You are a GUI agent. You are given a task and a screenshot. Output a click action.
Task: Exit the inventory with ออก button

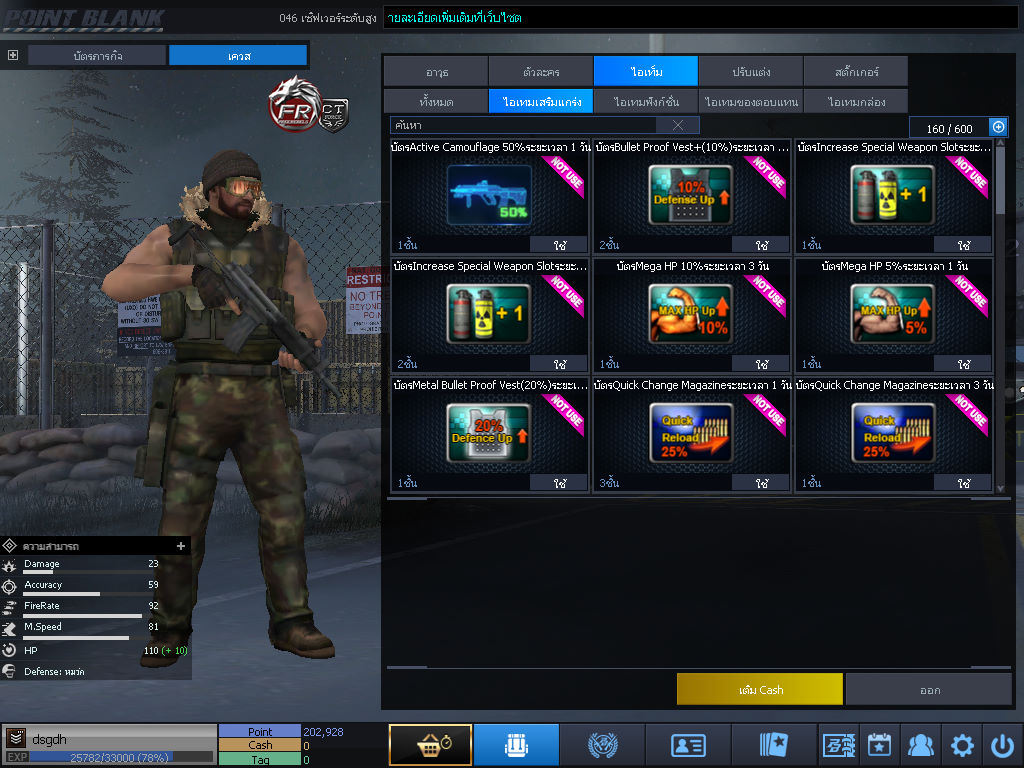(x=929, y=689)
